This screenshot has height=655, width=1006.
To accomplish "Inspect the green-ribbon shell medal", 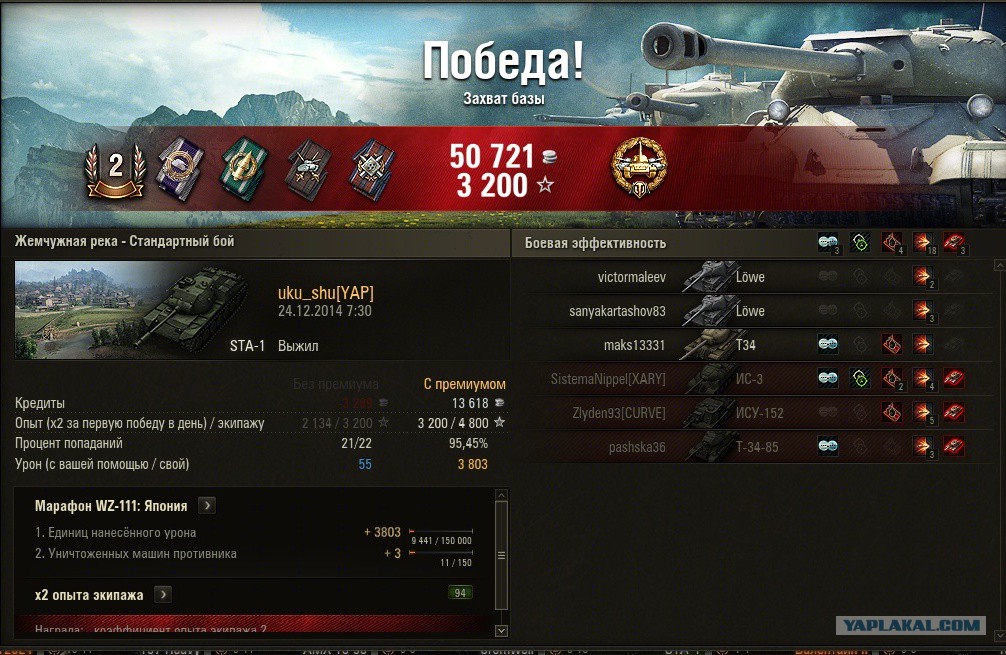I will point(241,166).
